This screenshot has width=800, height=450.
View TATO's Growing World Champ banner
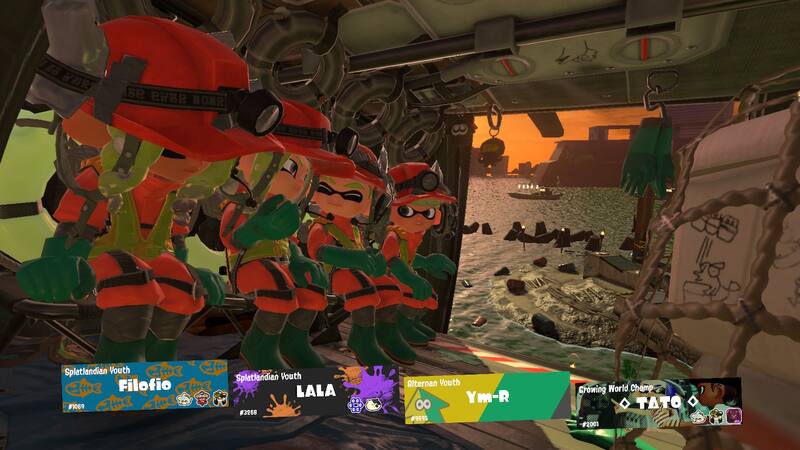click(657, 403)
